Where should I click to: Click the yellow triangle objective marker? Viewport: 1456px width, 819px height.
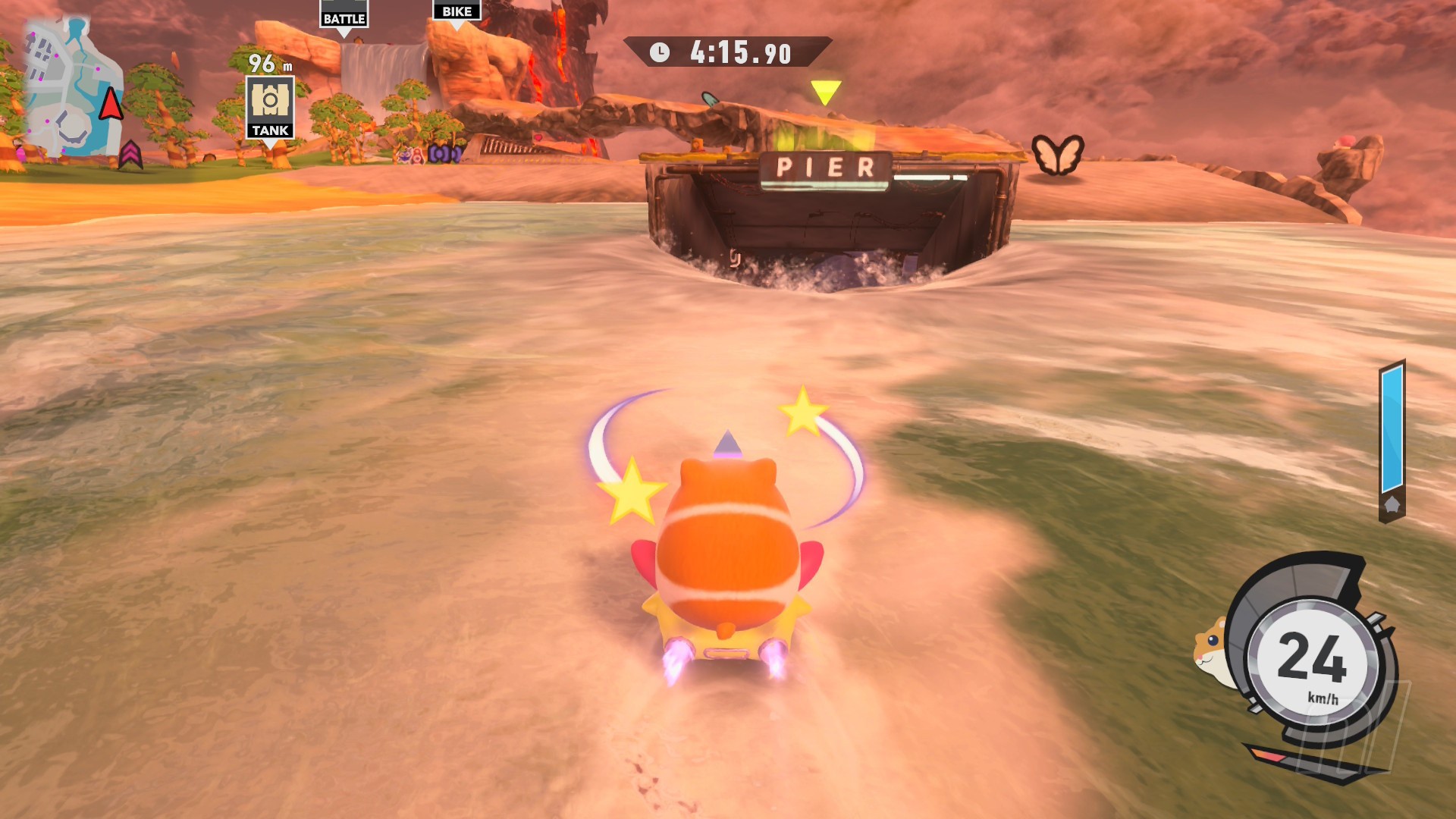(x=825, y=92)
